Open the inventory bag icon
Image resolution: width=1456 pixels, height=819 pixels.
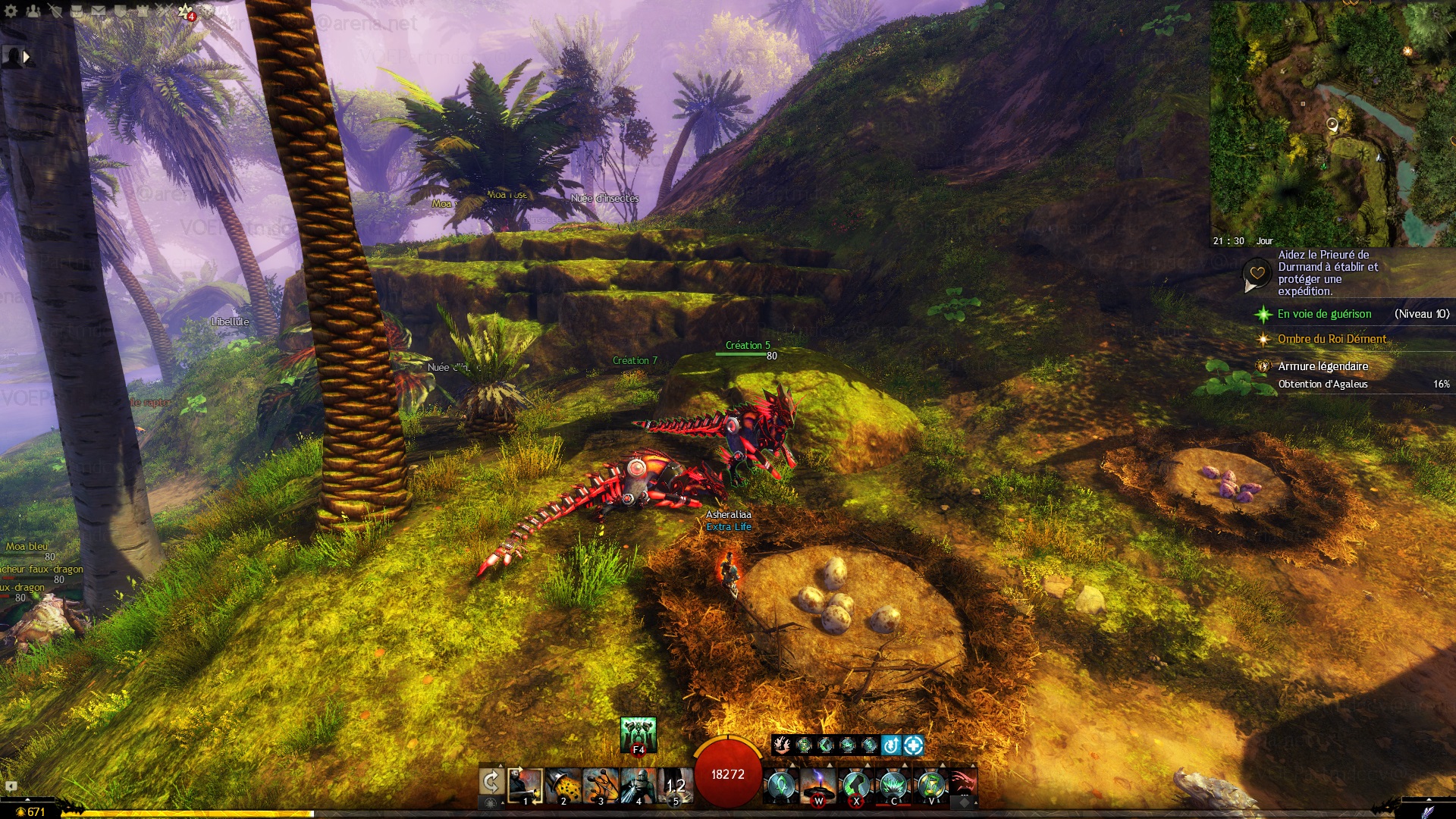click(77, 11)
